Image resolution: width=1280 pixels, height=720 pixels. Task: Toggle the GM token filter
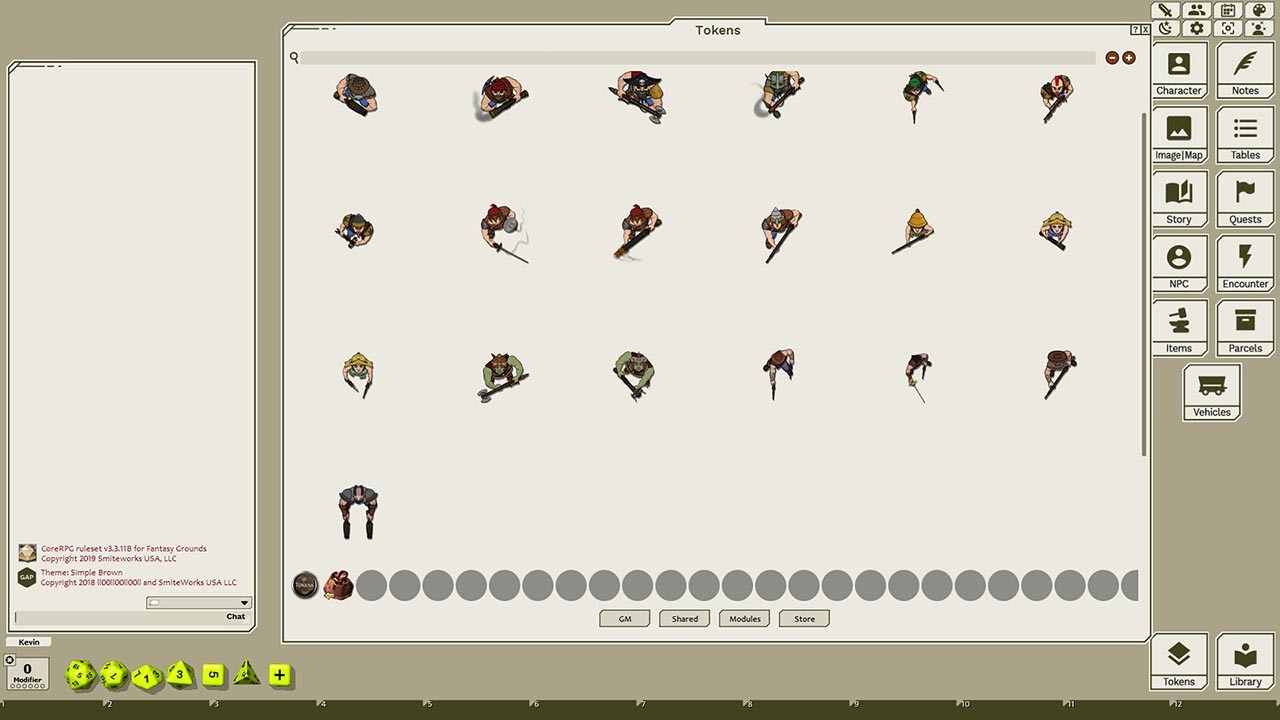pyautogui.click(x=624, y=618)
